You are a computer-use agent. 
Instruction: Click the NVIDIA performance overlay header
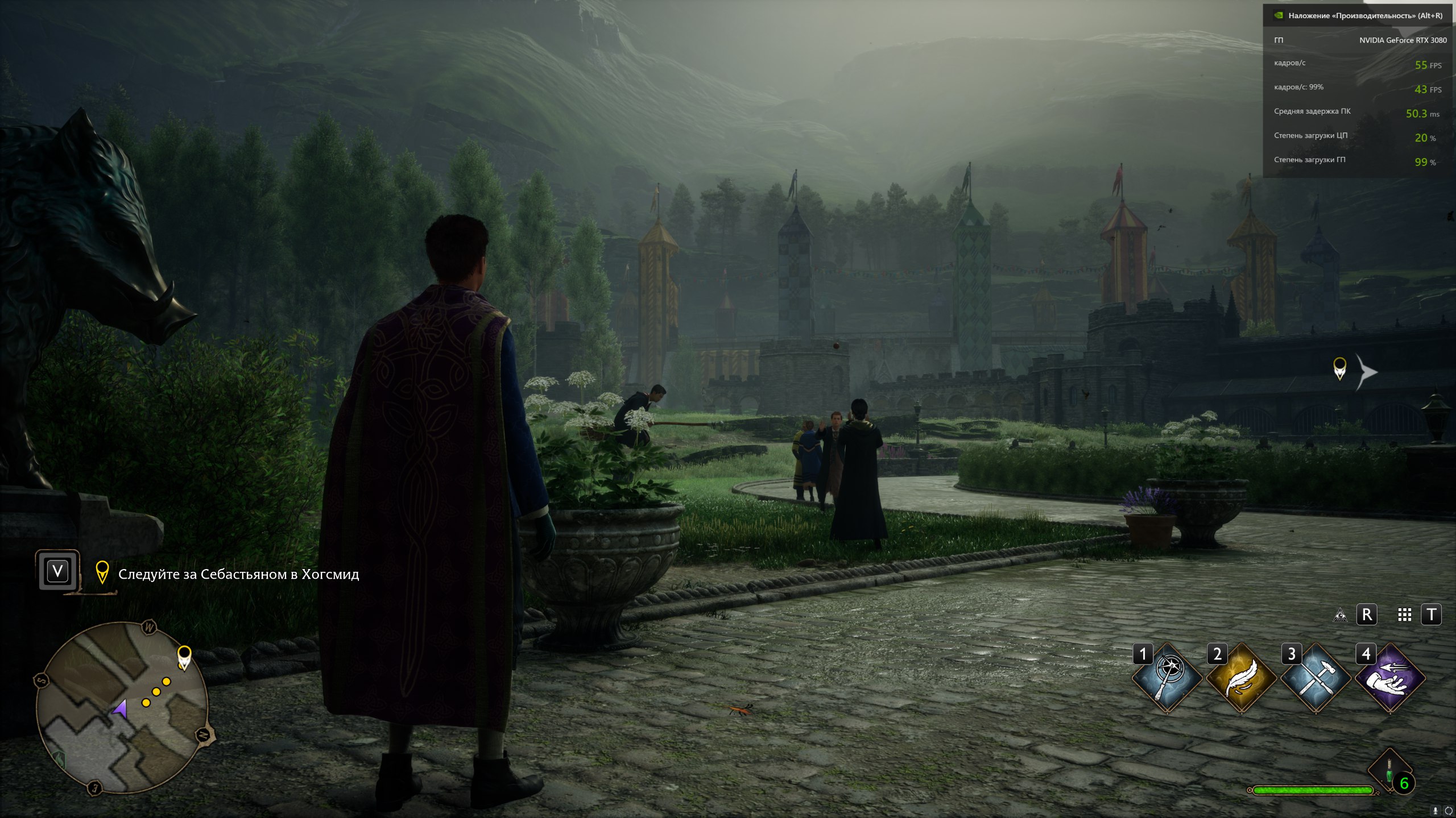click(x=1359, y=16)
